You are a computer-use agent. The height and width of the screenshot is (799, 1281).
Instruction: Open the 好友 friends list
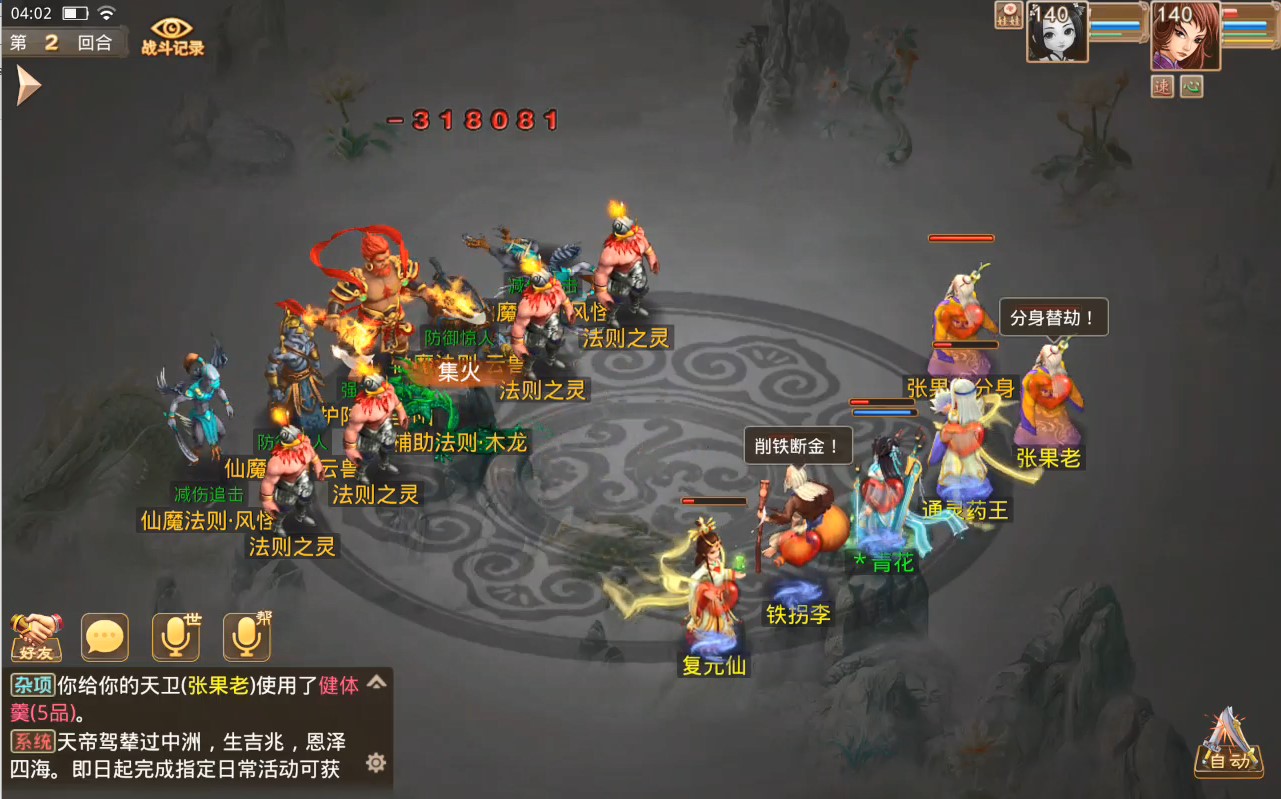tap(36, 637)
